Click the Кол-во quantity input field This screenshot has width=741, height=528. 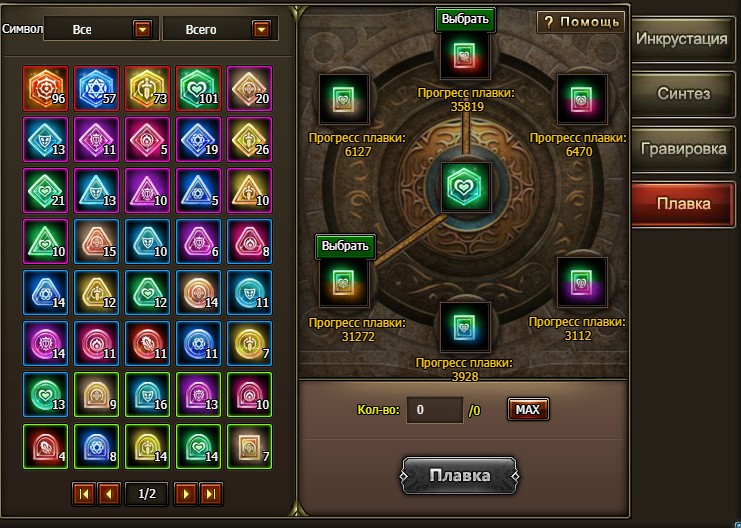(434, 409)
